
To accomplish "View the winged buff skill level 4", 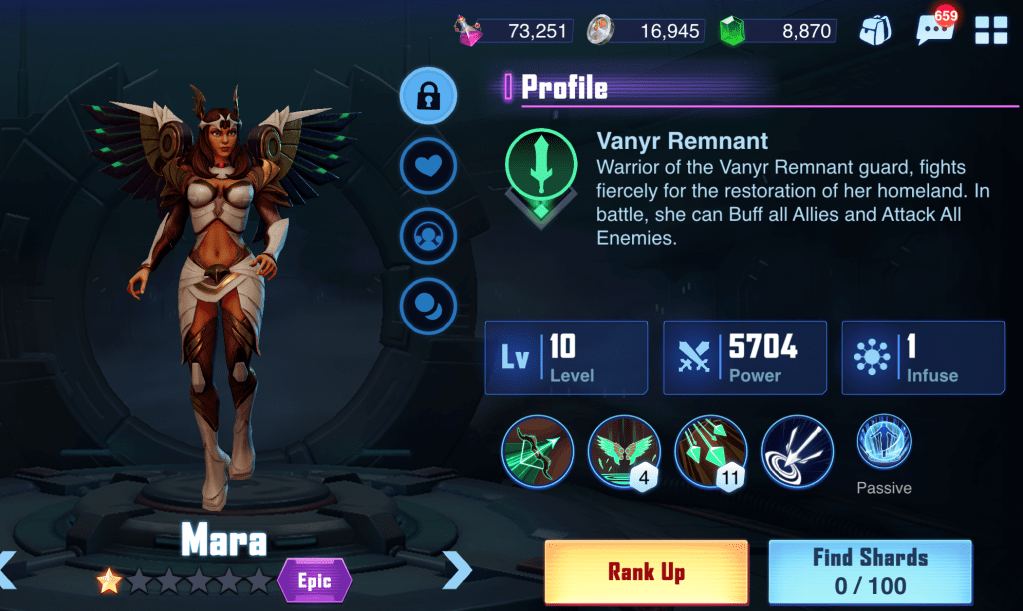I will [622, 451].
